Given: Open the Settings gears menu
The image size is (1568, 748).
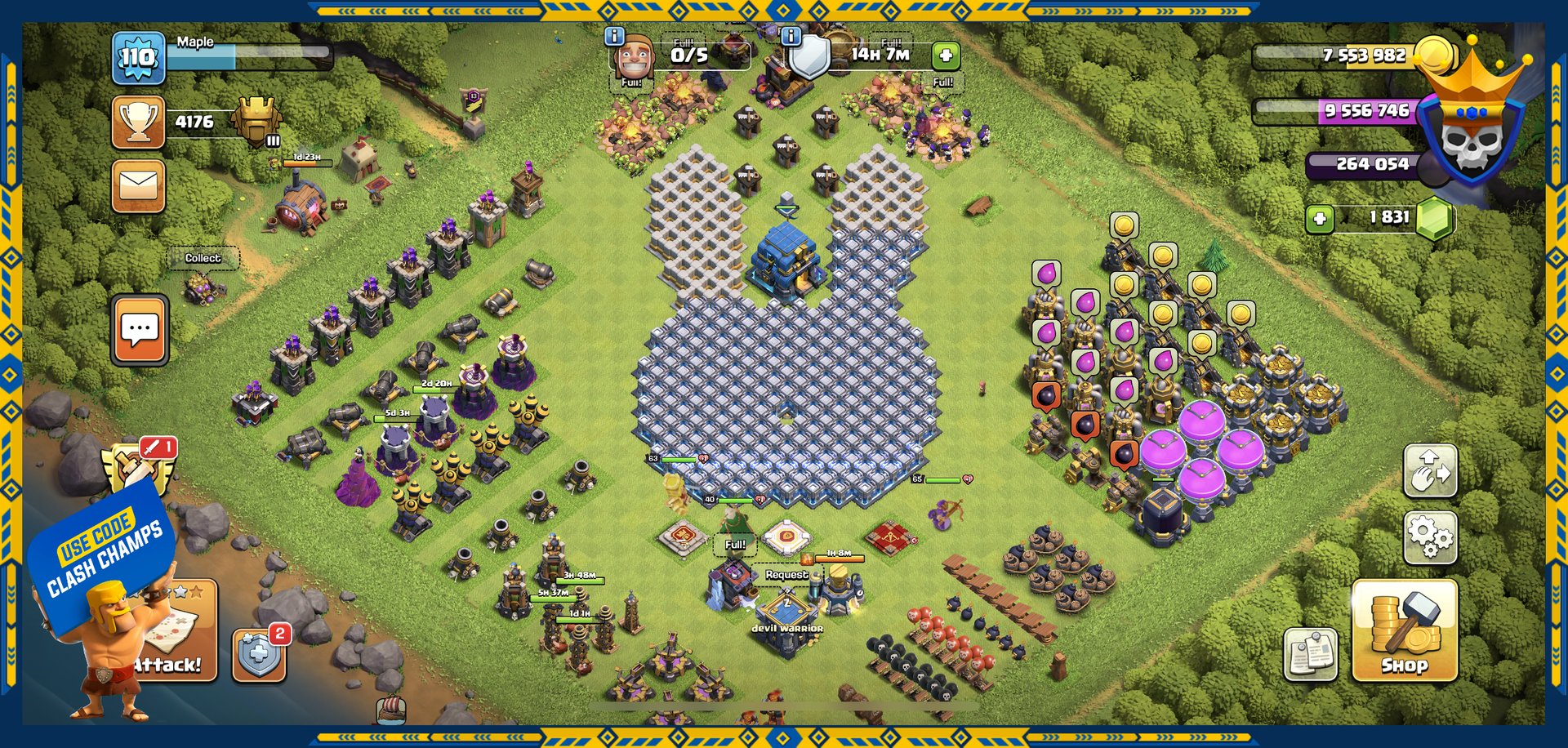Looking at the screenshot, I should click(1429, 537).
